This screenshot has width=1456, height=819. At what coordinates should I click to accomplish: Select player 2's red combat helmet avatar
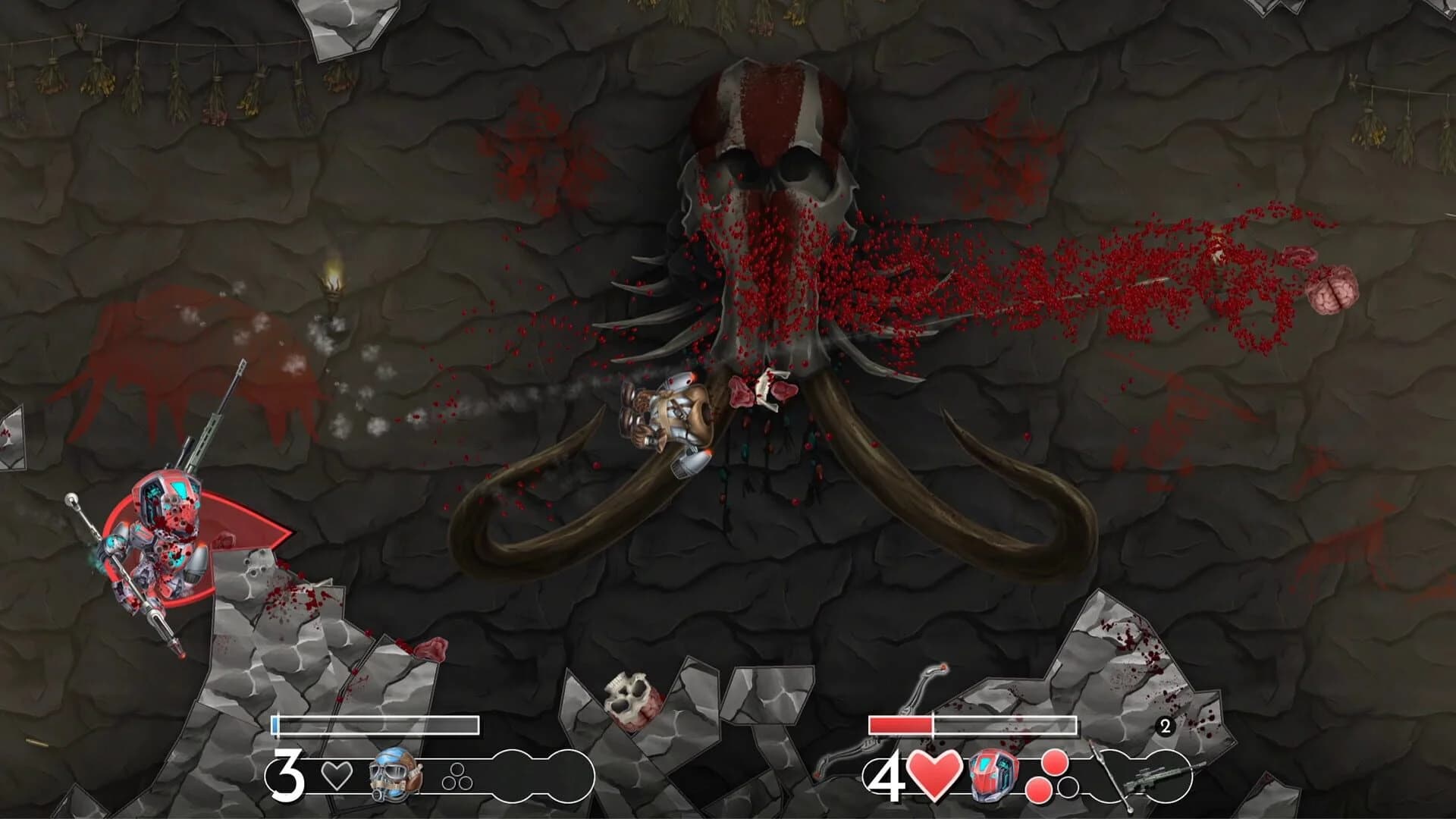pyautogui.click(x=993, y=776)
